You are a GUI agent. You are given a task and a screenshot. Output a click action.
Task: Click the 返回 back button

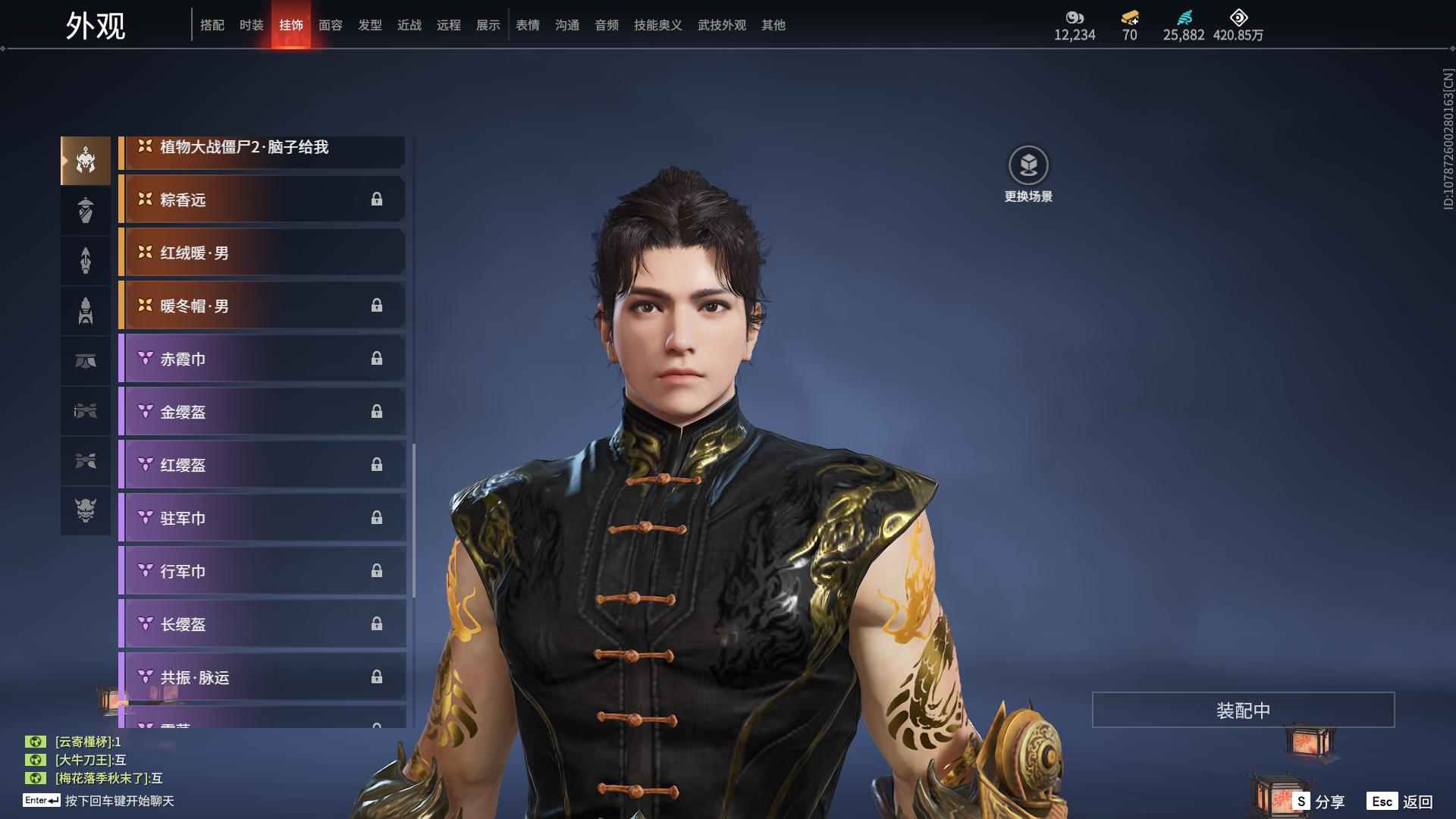pyautogui.click(x=1401, y=802)
